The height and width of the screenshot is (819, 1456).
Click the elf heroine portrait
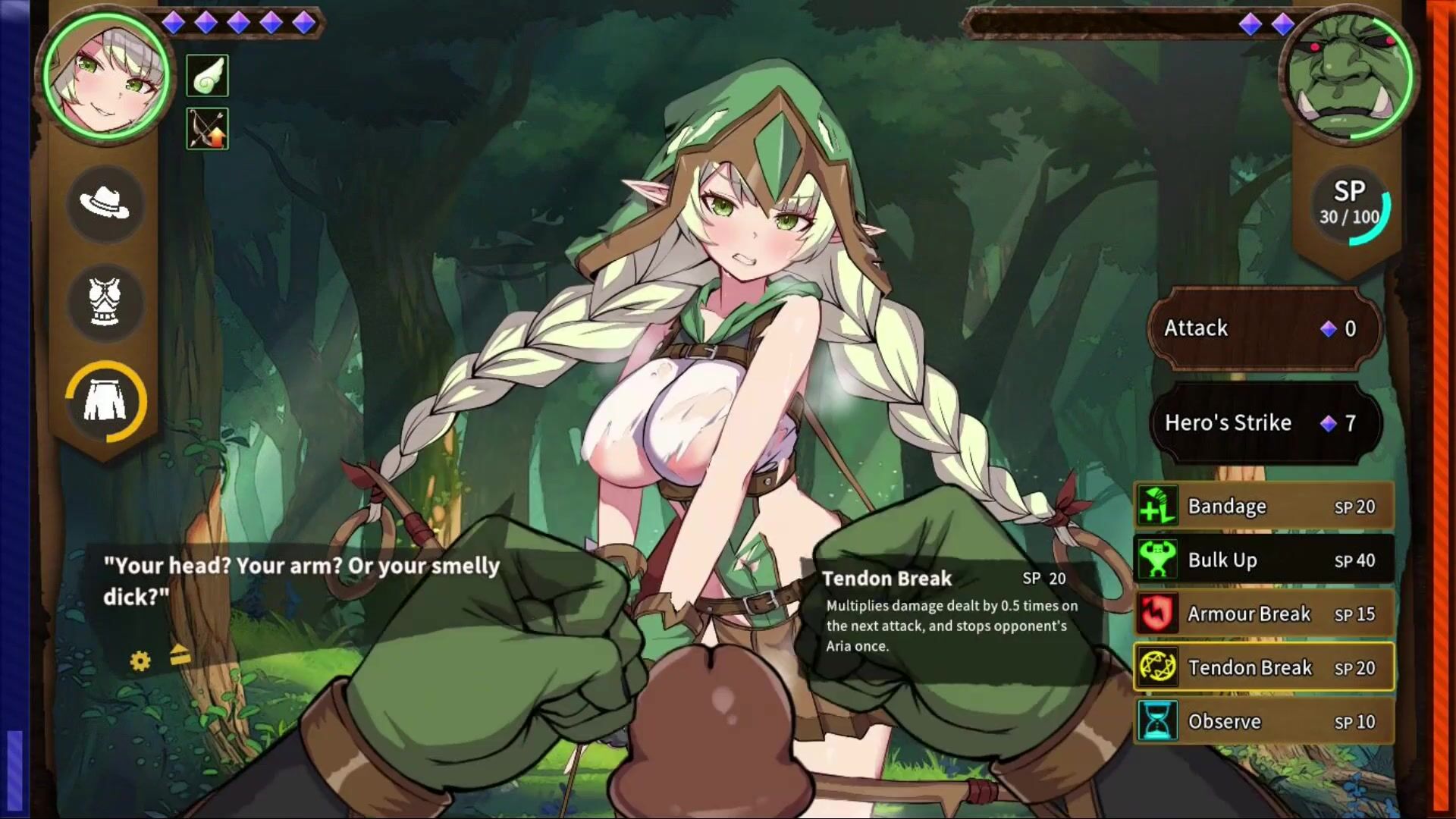click(x=107, y=76)
